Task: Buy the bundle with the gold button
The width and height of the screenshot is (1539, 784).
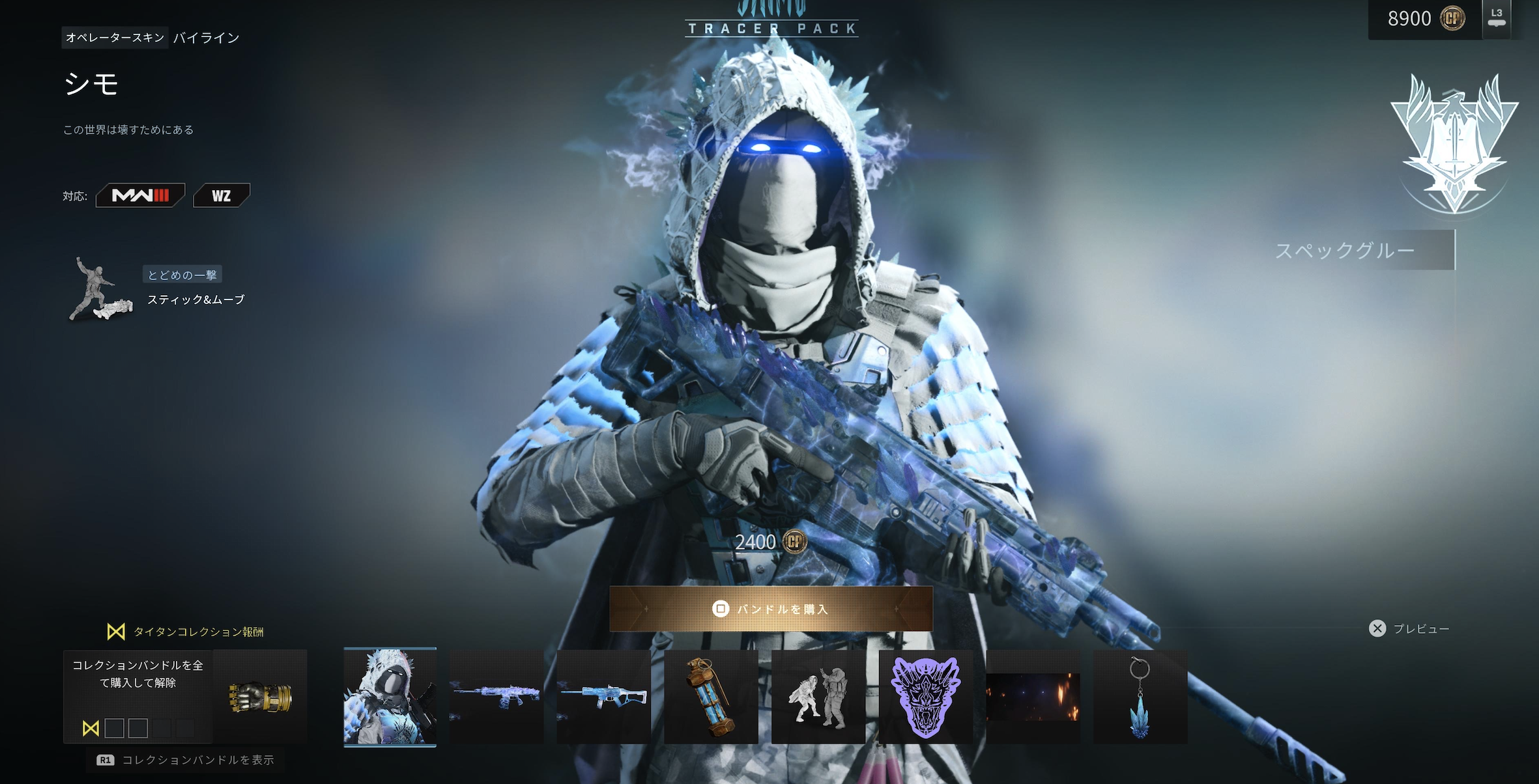Action: (x=771, y=609)
